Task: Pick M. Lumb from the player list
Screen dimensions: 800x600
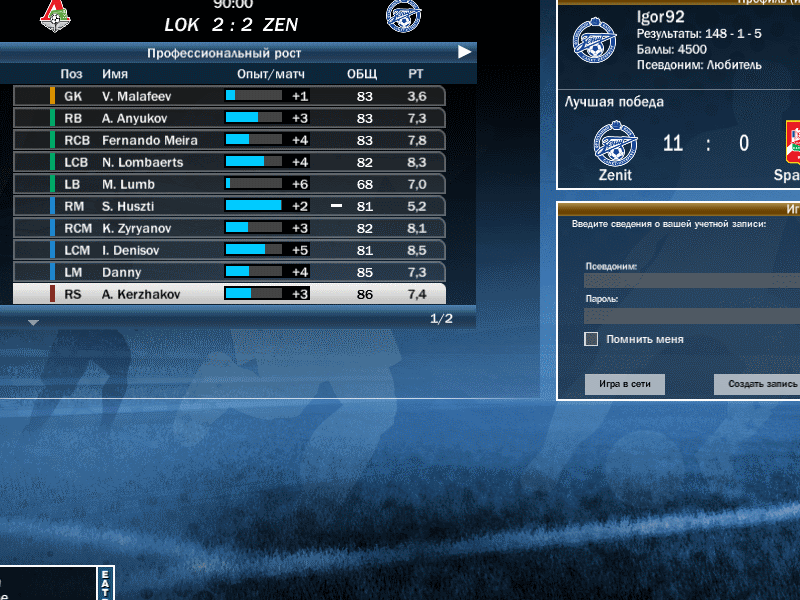Action: (x=230, y=184)
